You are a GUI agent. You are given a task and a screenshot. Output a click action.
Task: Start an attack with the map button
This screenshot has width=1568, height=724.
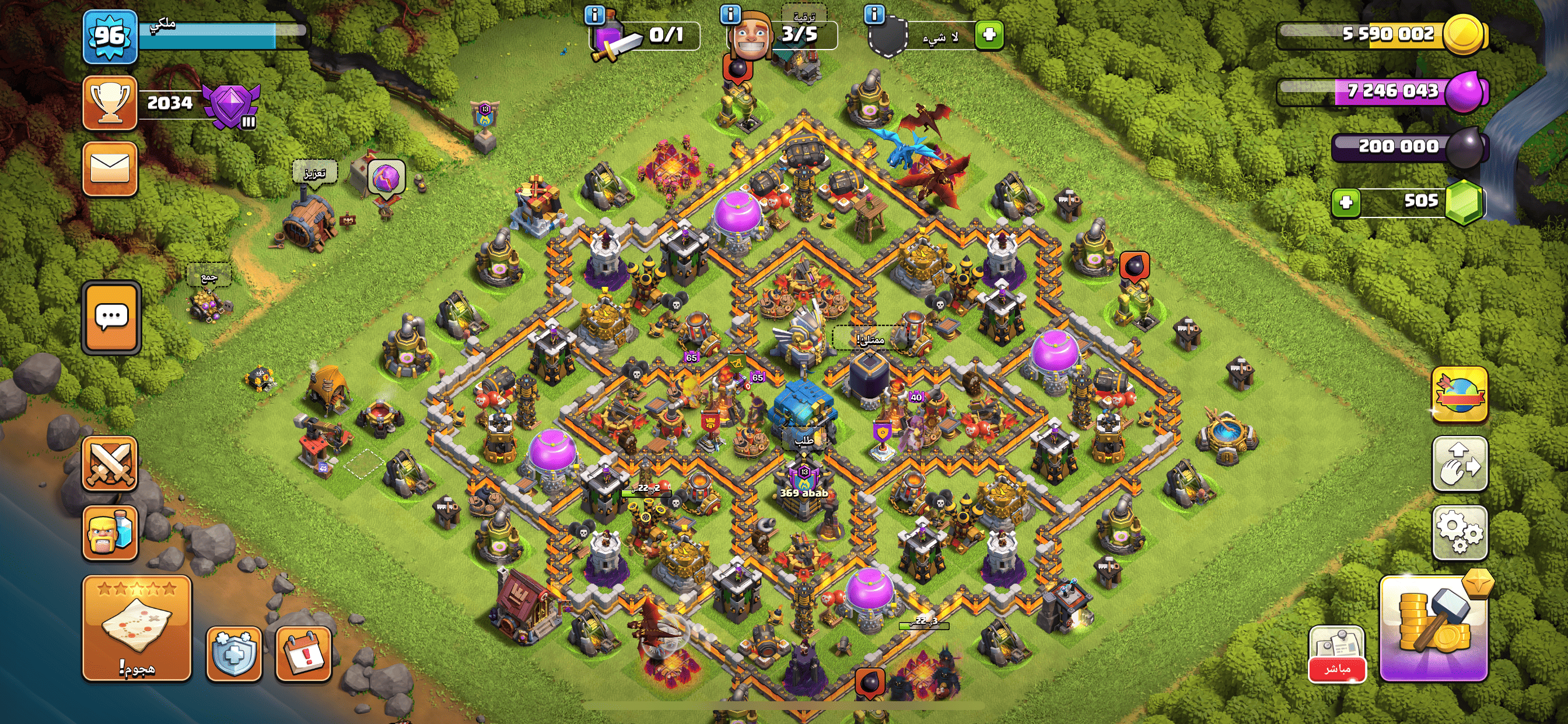pyautogui.click(x=137, y=627)
